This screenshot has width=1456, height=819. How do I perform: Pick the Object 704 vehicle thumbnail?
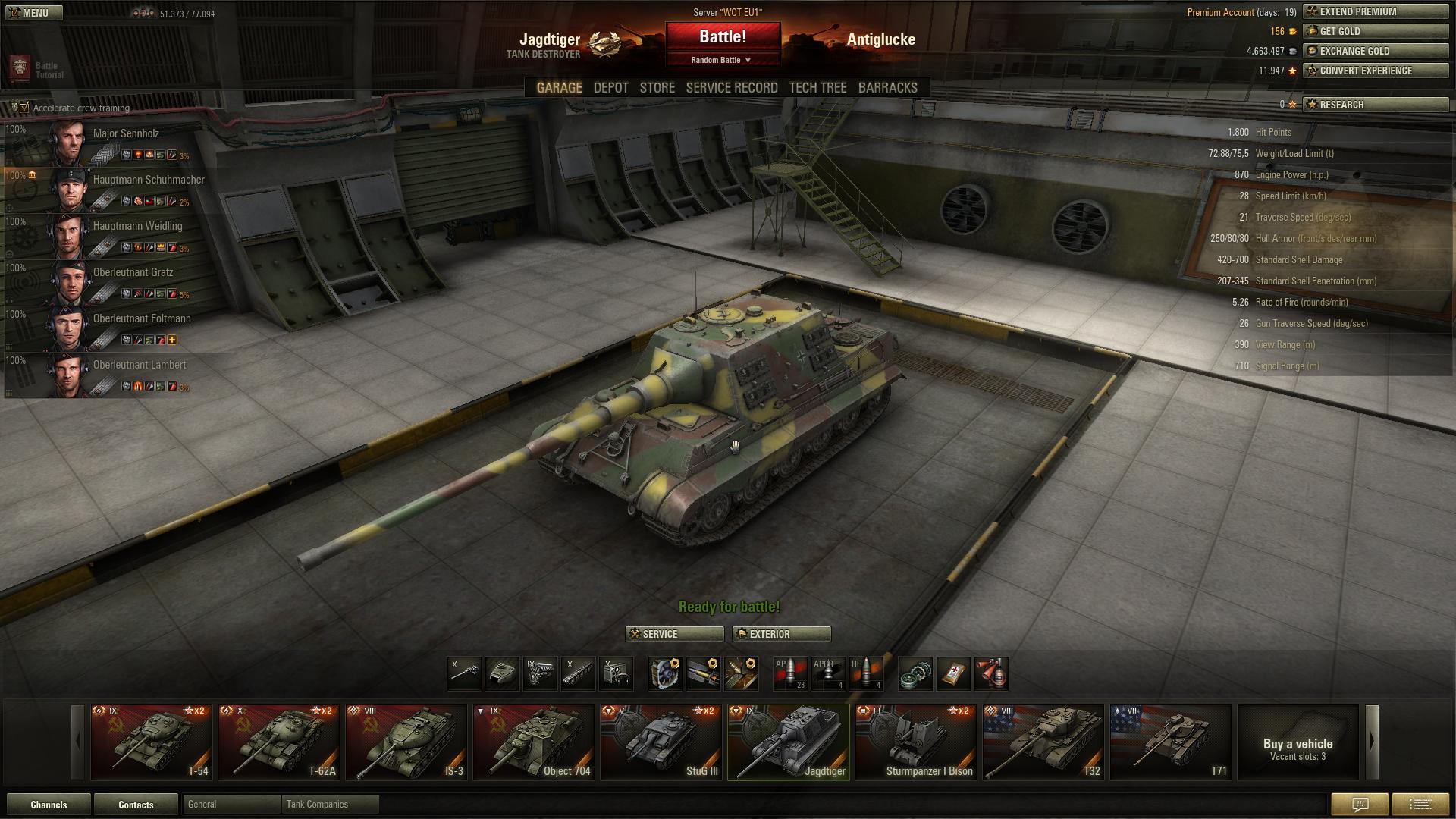533,742
